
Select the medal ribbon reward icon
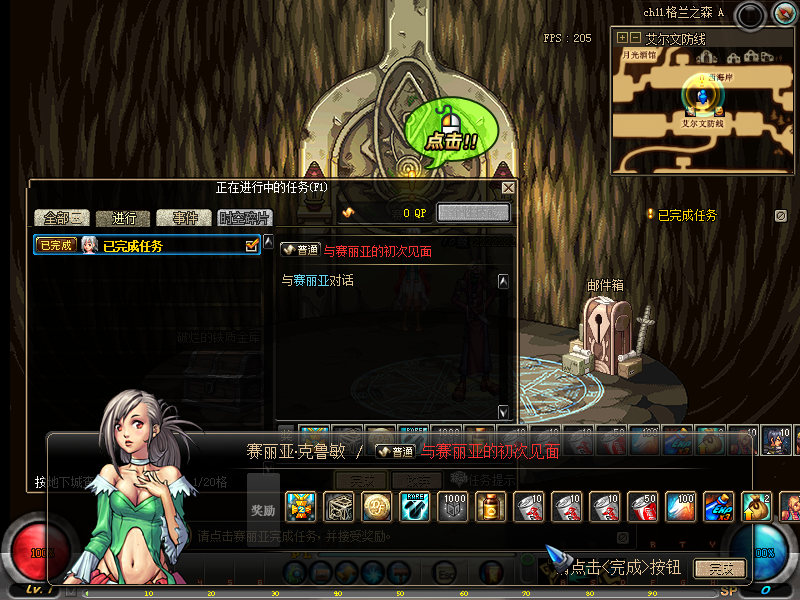(301, 507)
